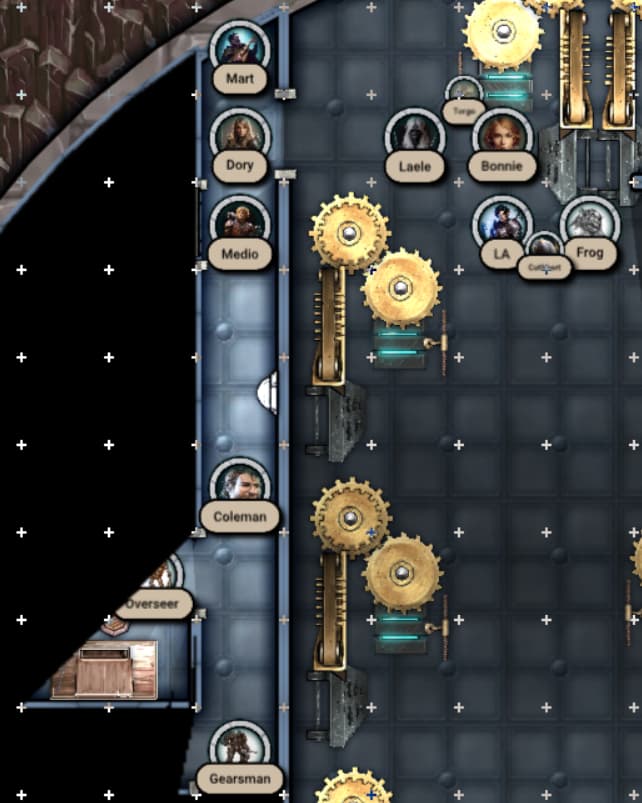This screenshot has width=642, height=803.
Task: Choose the Bonnie character token
Action: (x=502, y=135)
